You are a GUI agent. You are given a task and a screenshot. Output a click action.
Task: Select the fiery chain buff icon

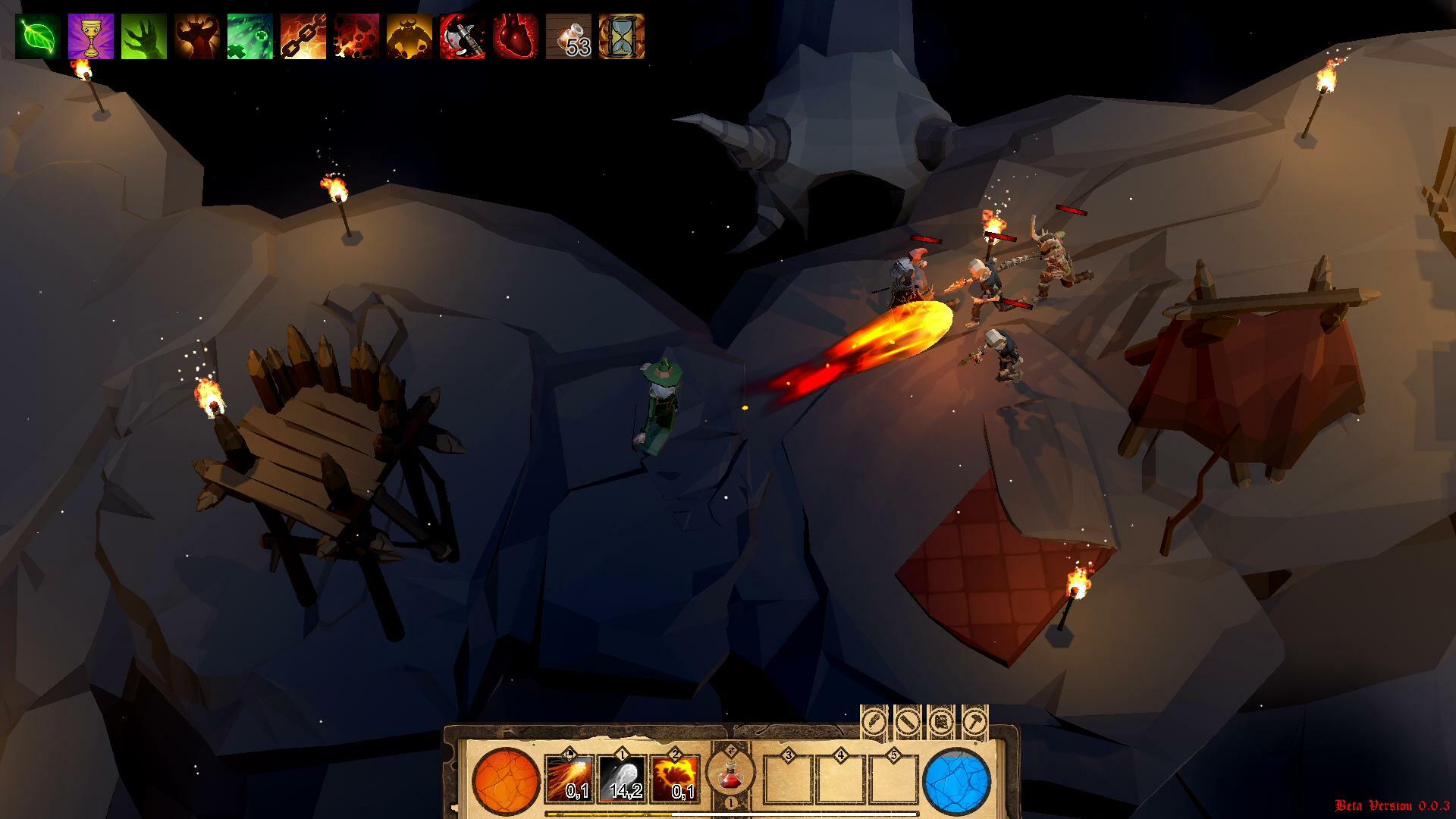303,36
